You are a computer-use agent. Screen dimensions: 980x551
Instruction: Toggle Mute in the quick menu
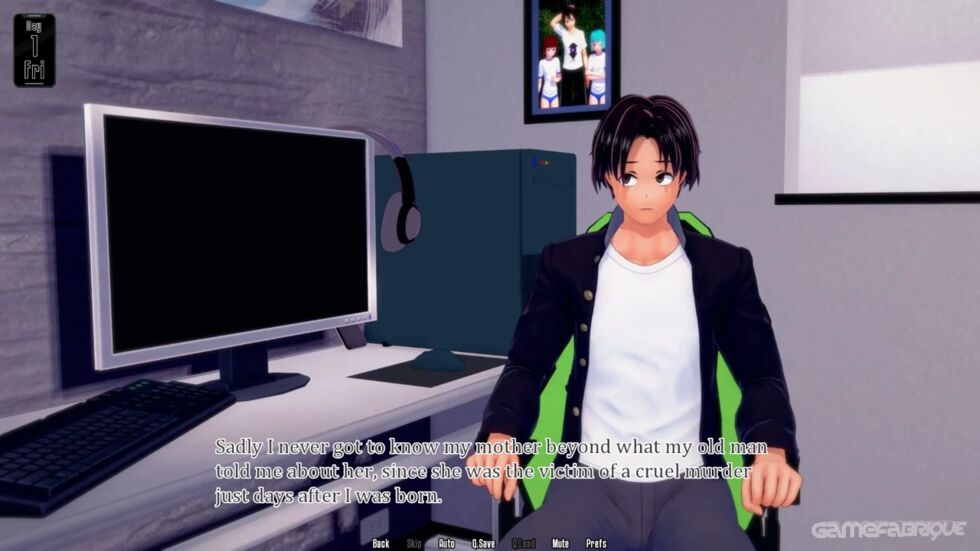560,543
